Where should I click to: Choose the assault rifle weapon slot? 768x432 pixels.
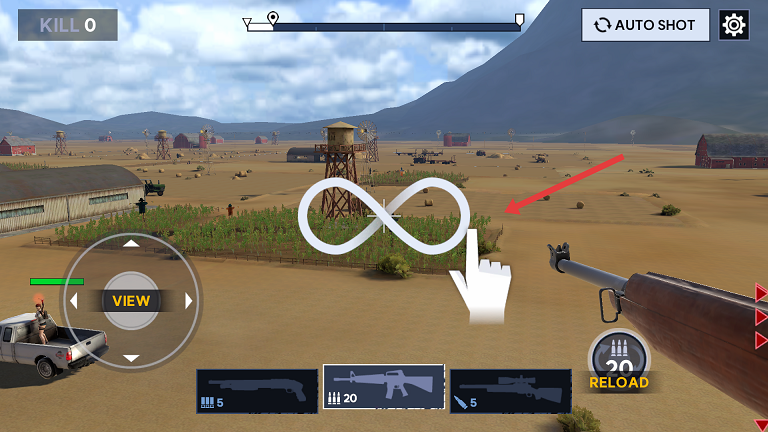click(384, 388)
